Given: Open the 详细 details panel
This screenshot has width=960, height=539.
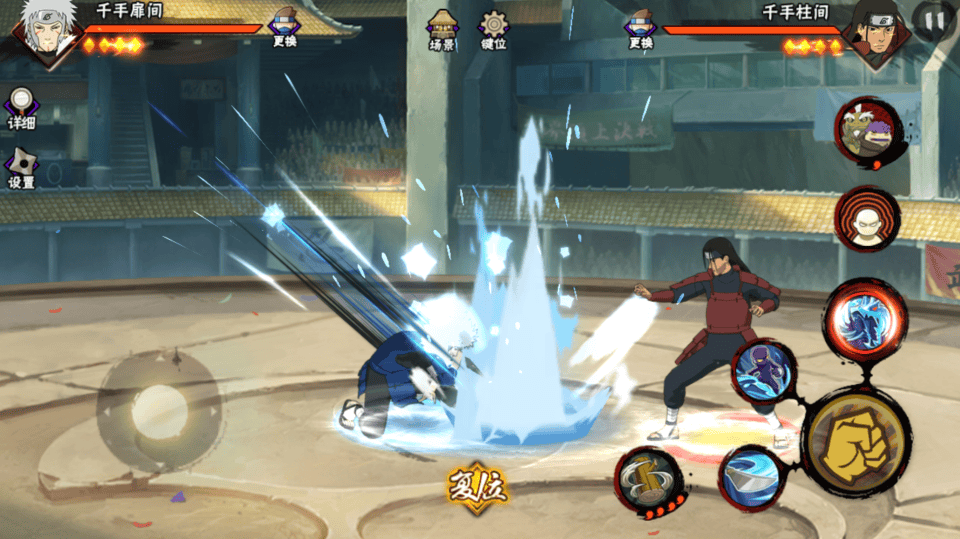Looking at the screenshot, I should [21, 108].
